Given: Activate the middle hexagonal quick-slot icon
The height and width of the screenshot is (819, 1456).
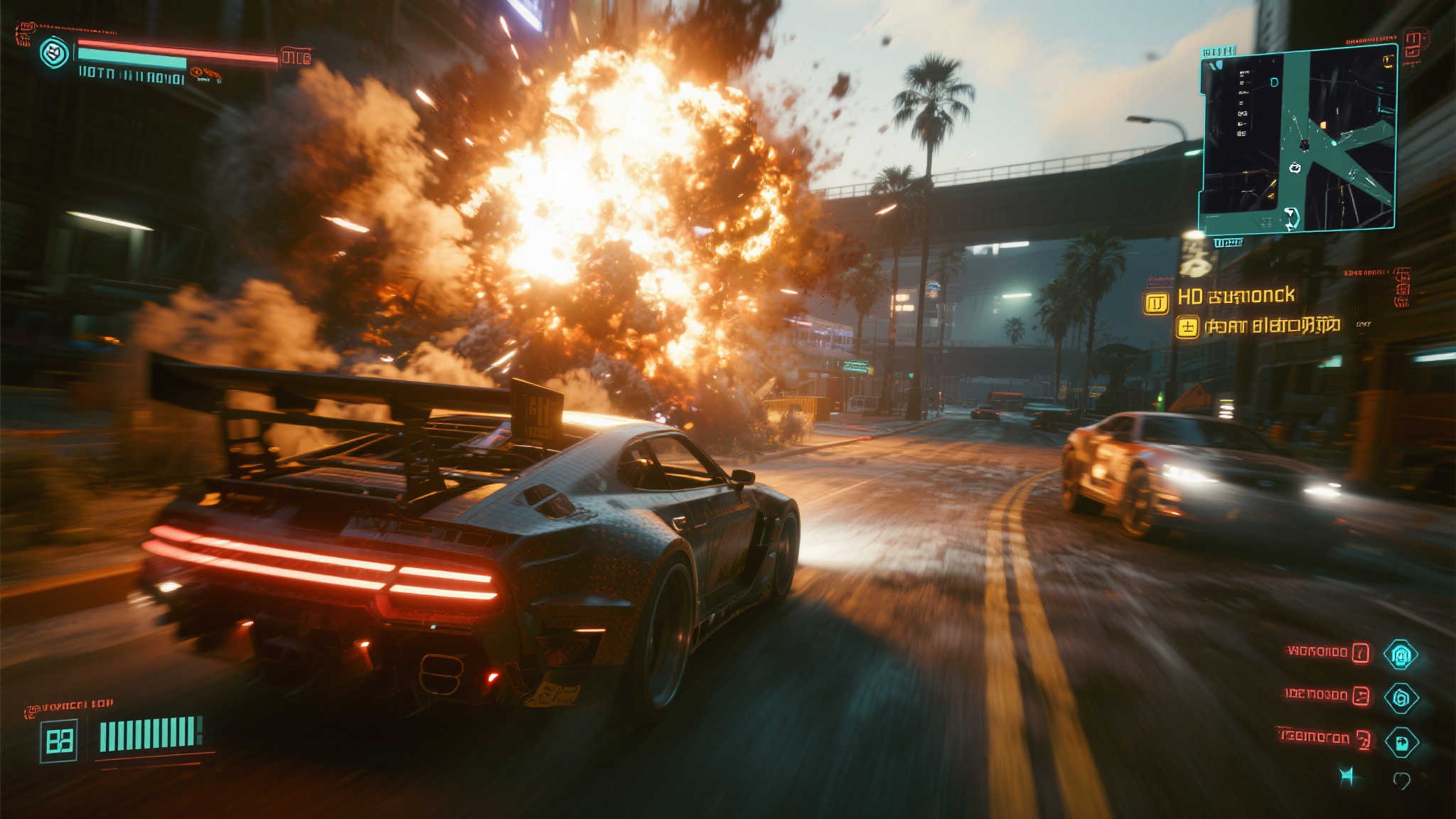Looking at the screenshot, I should click(x=1401, y=698).
